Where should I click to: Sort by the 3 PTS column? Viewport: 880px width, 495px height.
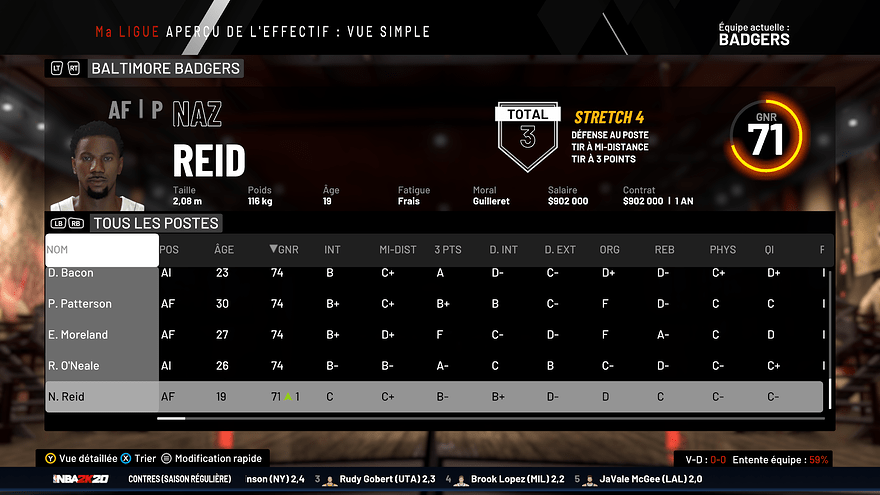pos(448,250)
